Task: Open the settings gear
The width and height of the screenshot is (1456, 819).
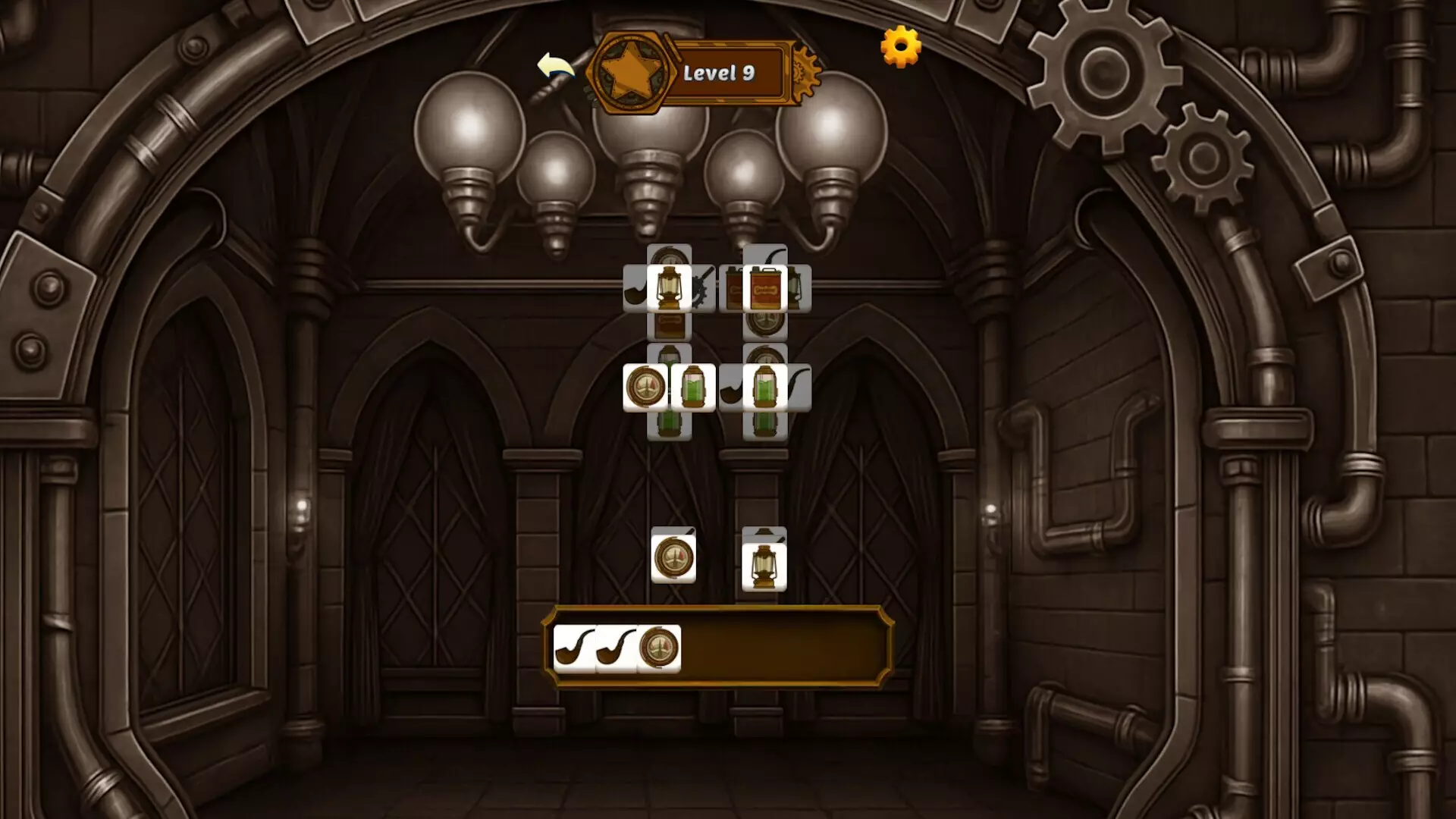Action: click(x=901, y=47)
